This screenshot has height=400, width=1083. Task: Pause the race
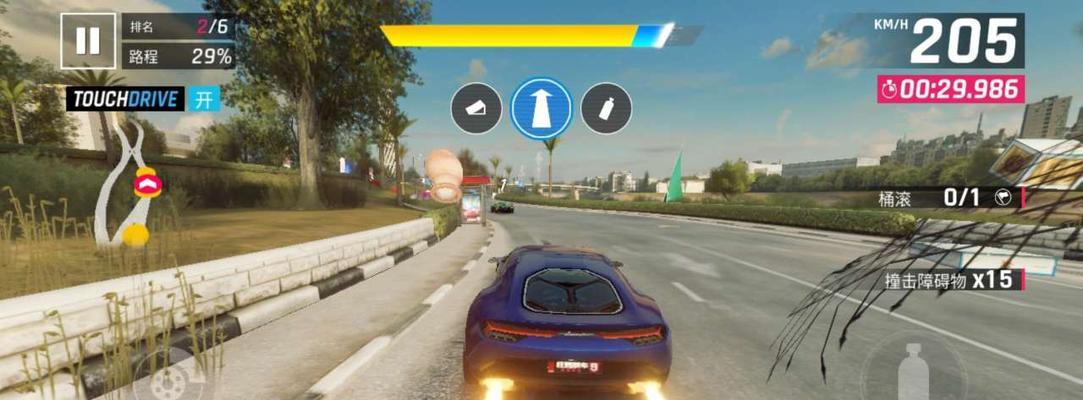pos(88,41)
